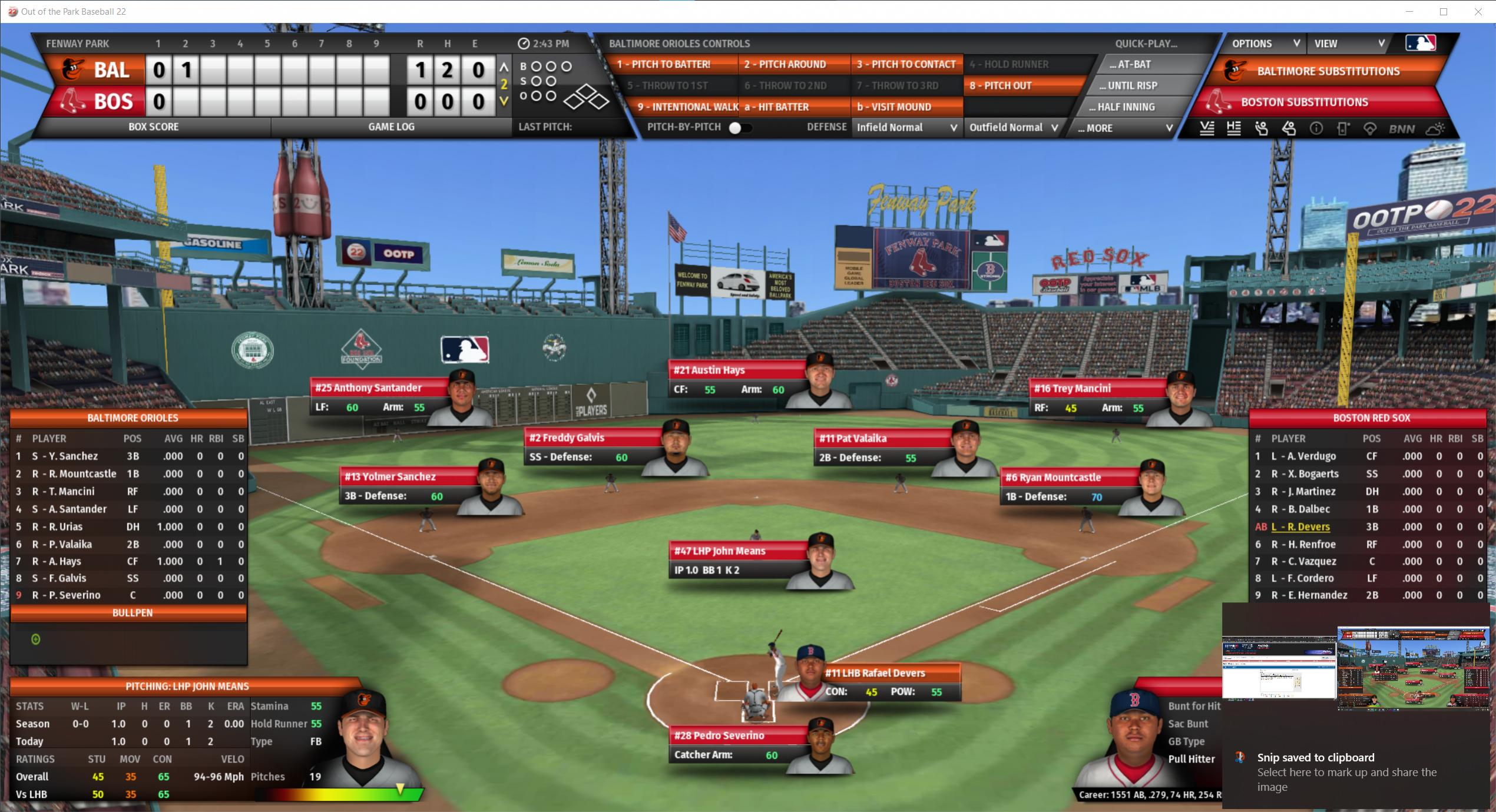Expand the More quick-play dropdown

pos(1125,128)
